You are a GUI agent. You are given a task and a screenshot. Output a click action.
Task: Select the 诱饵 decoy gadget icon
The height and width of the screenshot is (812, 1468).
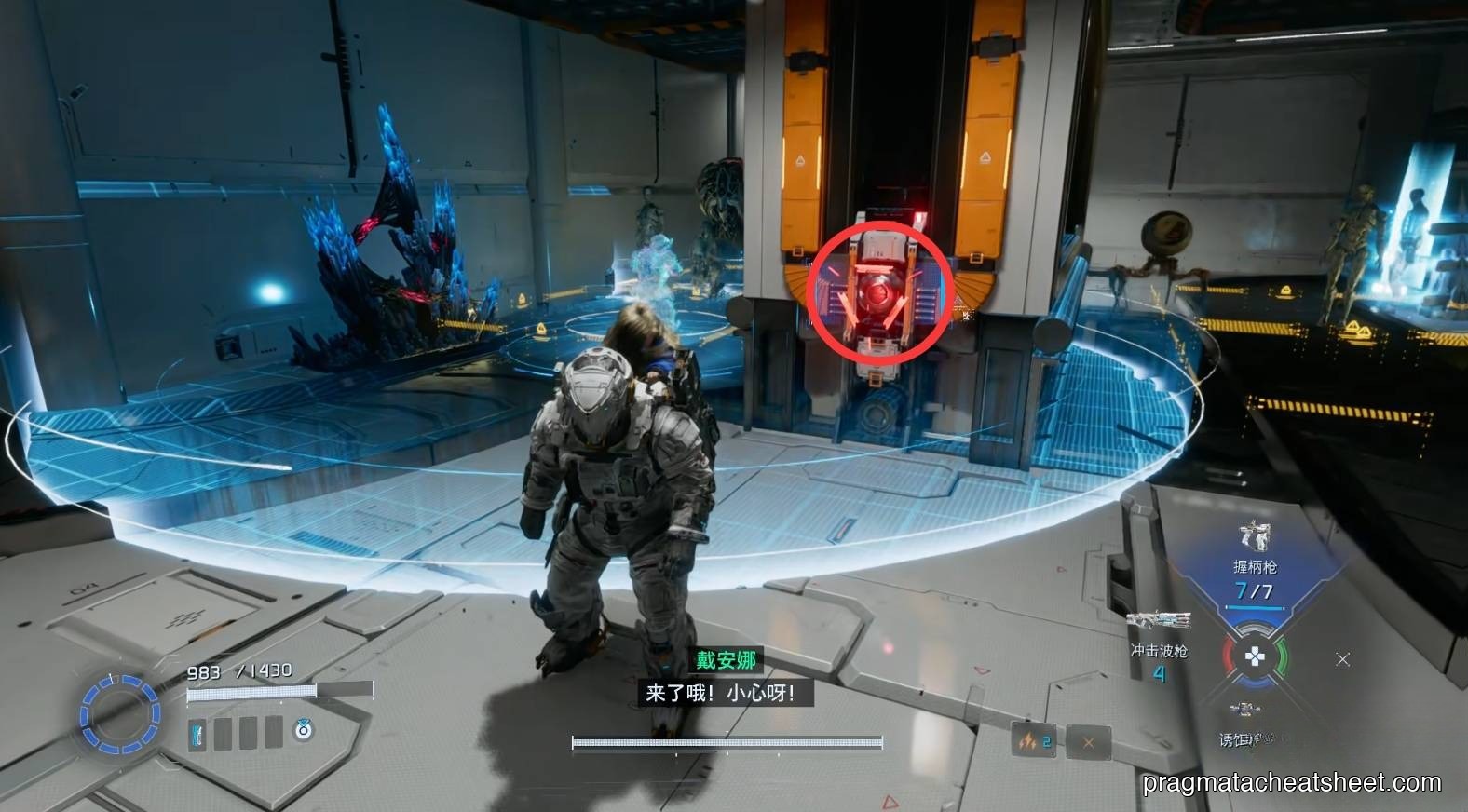[x=1244, y=708]
